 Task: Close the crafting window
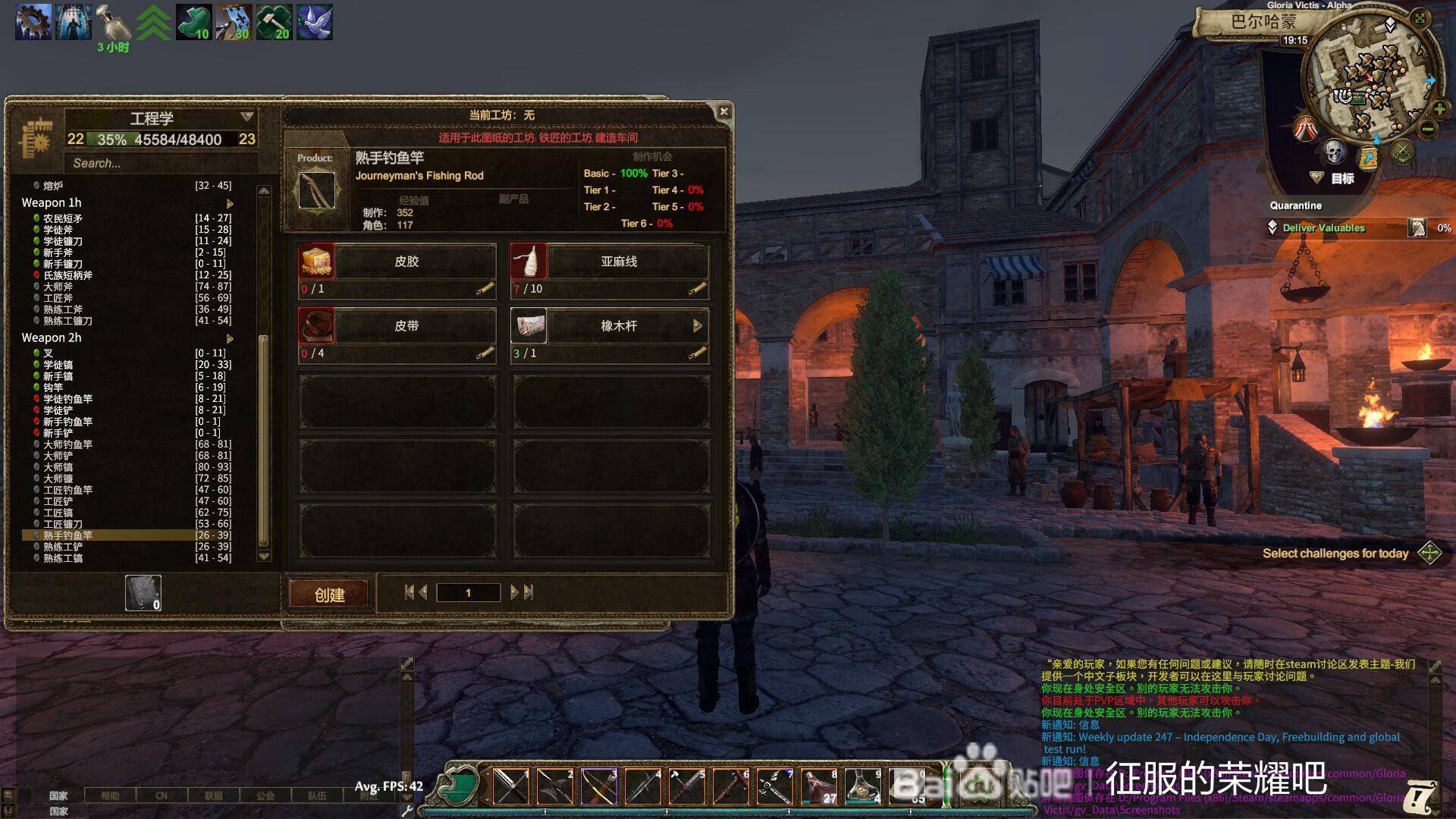[x=723, y=111]
